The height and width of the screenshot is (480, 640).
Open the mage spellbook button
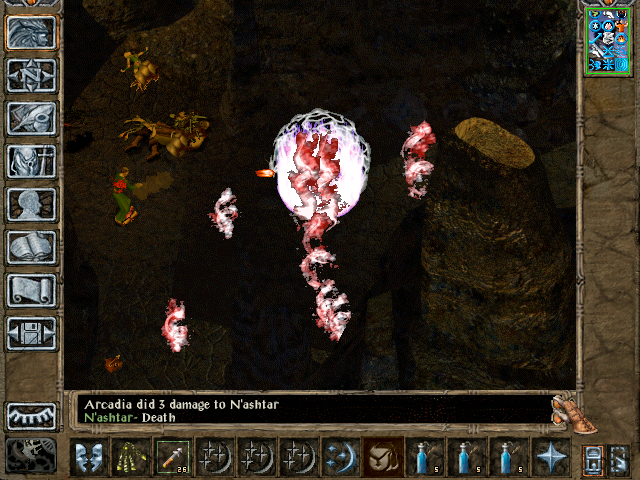pyautogui.click(x=31, y=247)
